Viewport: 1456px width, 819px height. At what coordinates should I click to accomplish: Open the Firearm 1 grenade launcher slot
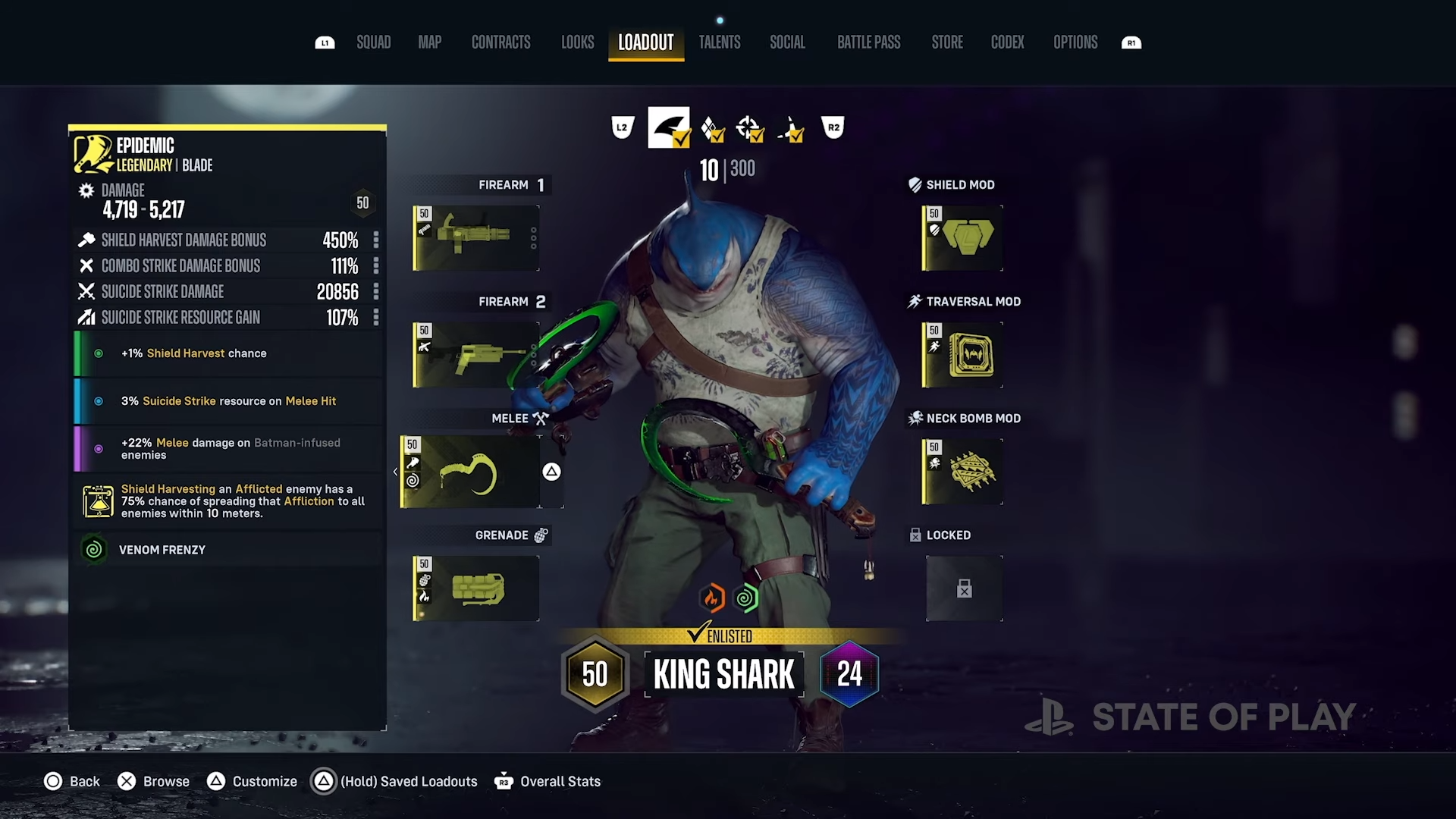click(x=475, y=237)
